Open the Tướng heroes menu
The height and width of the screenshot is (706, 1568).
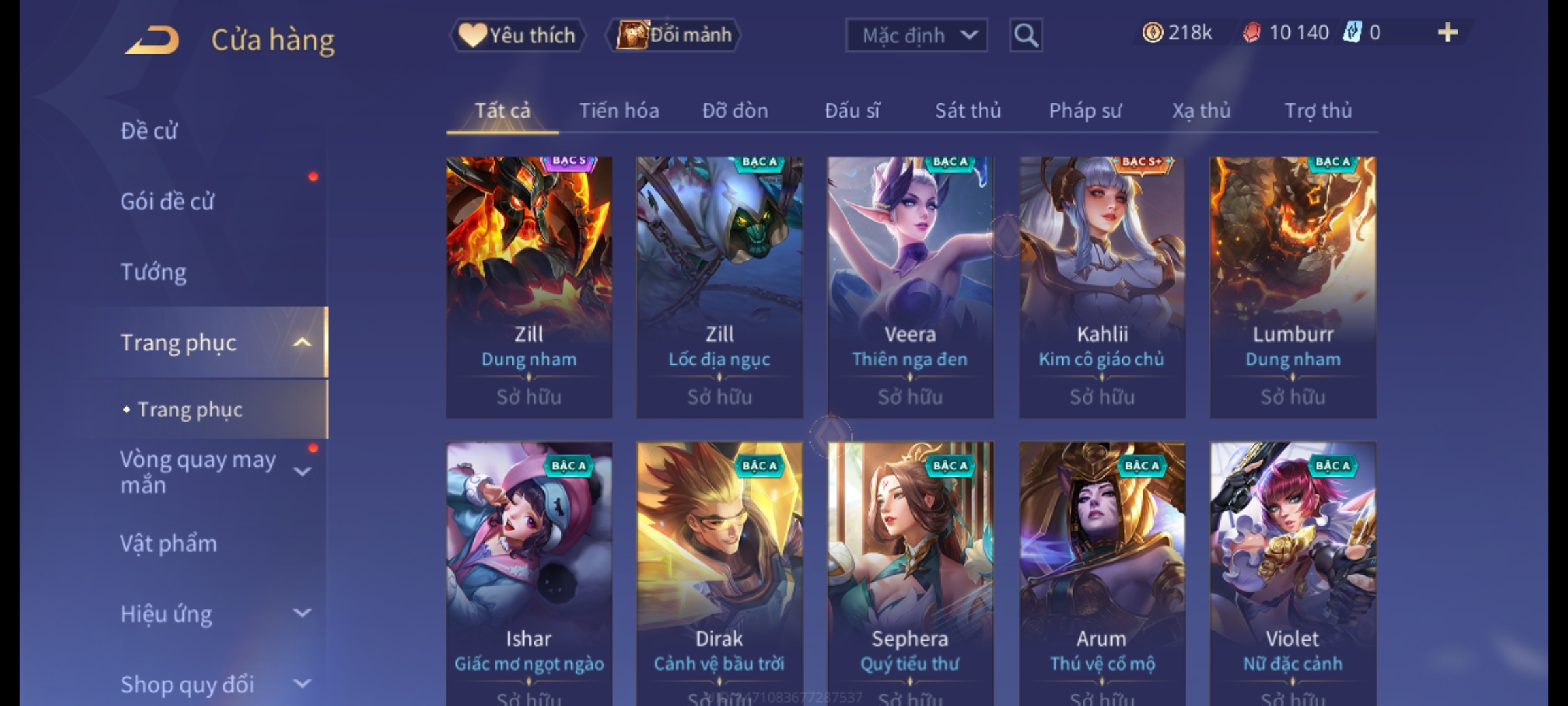point(154,271)
